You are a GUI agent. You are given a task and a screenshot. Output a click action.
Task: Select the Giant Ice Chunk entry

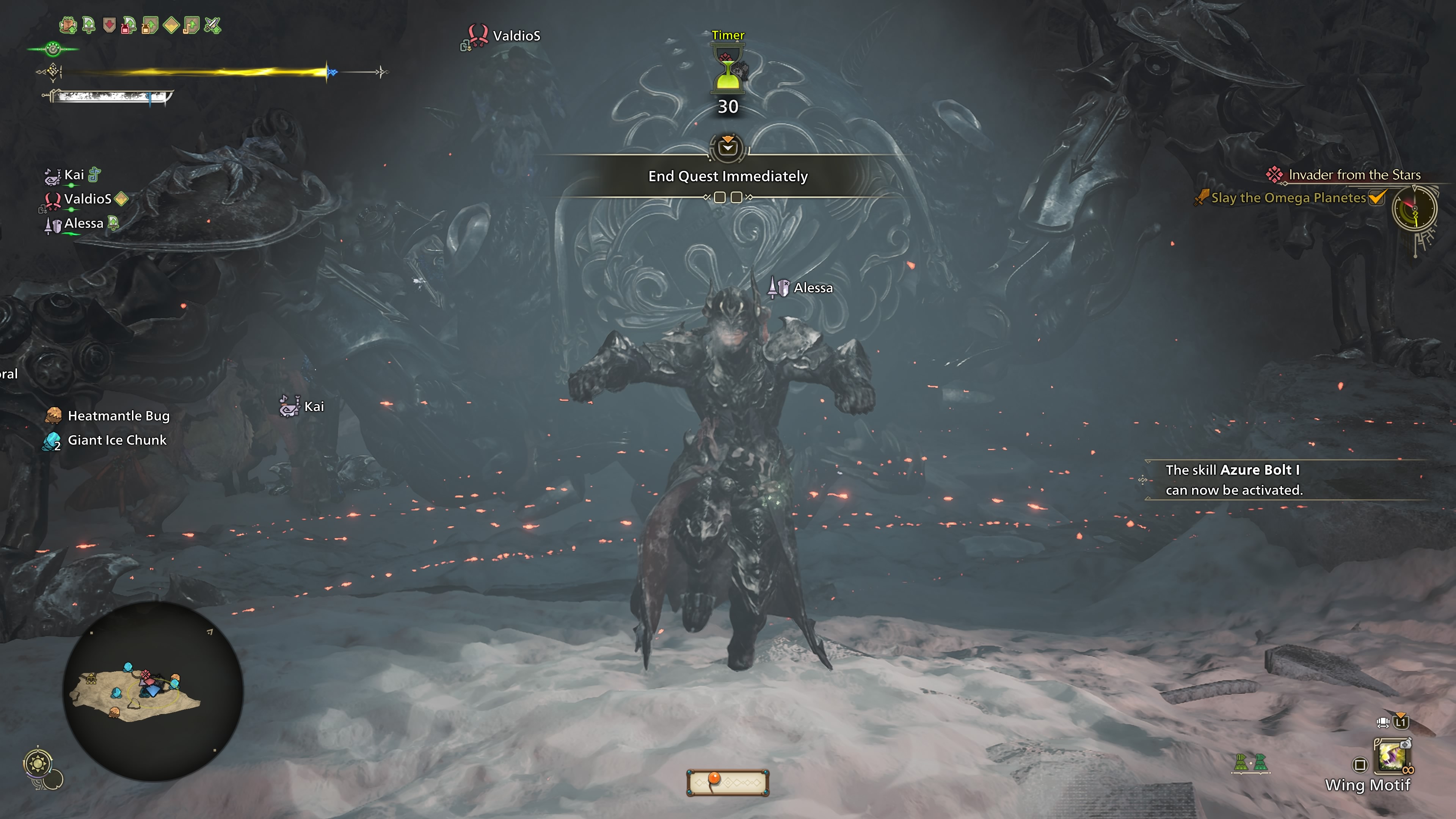click(x=116, y=440)
